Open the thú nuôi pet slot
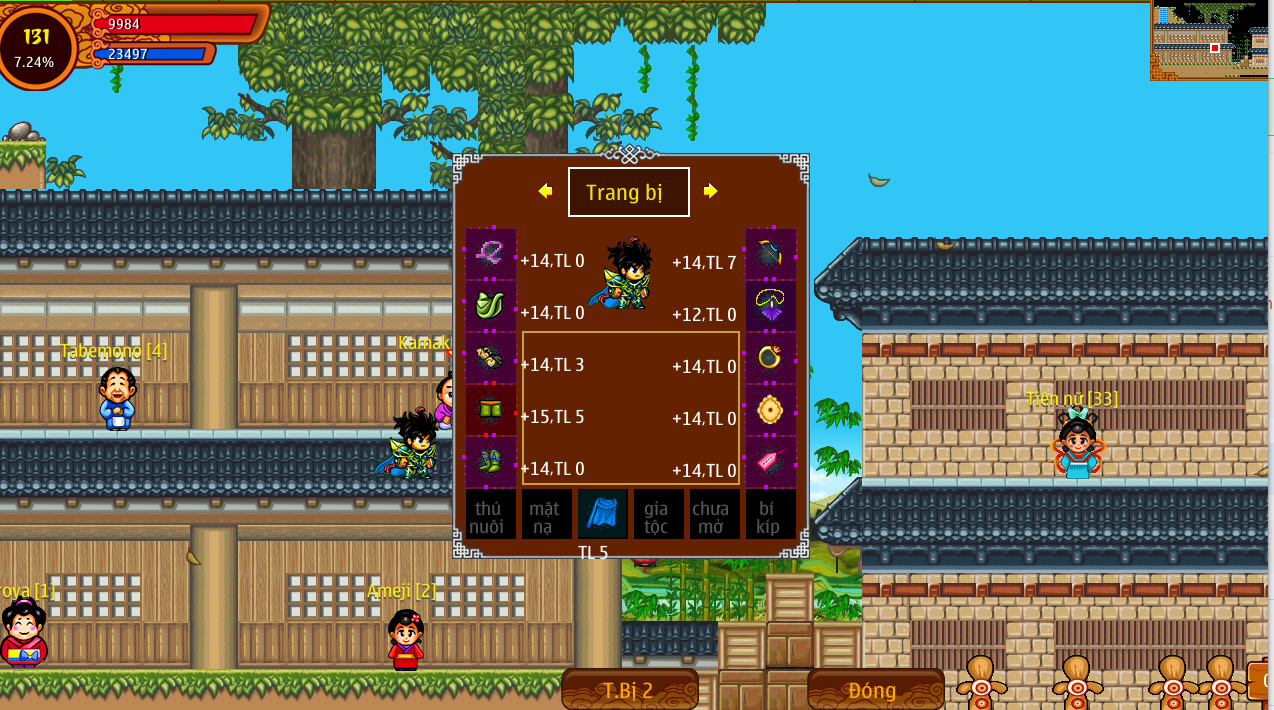The height and width of the screenshot is (710, 1274). tap(490, 514)
